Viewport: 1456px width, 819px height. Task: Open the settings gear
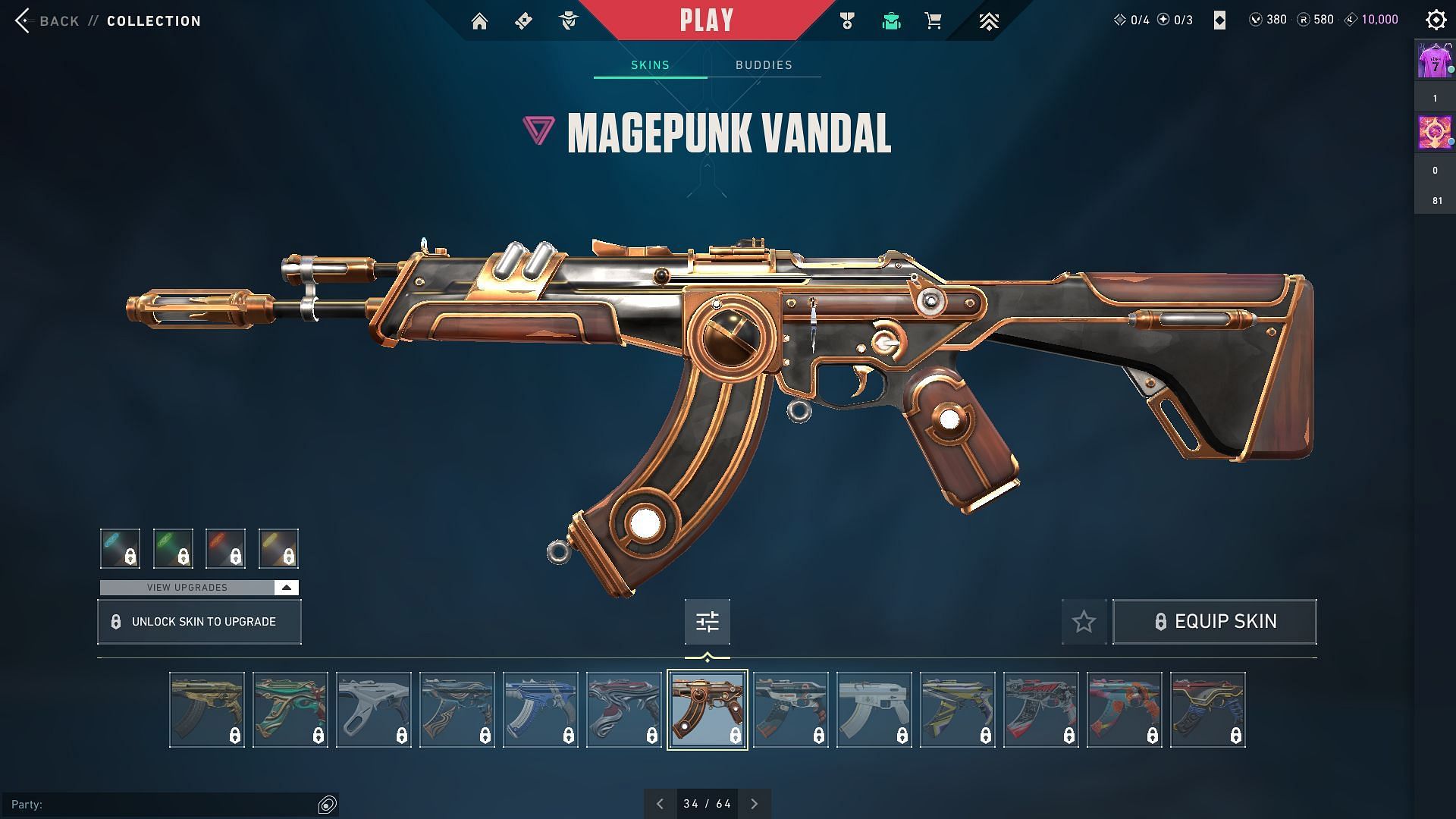click(1436, 20)
